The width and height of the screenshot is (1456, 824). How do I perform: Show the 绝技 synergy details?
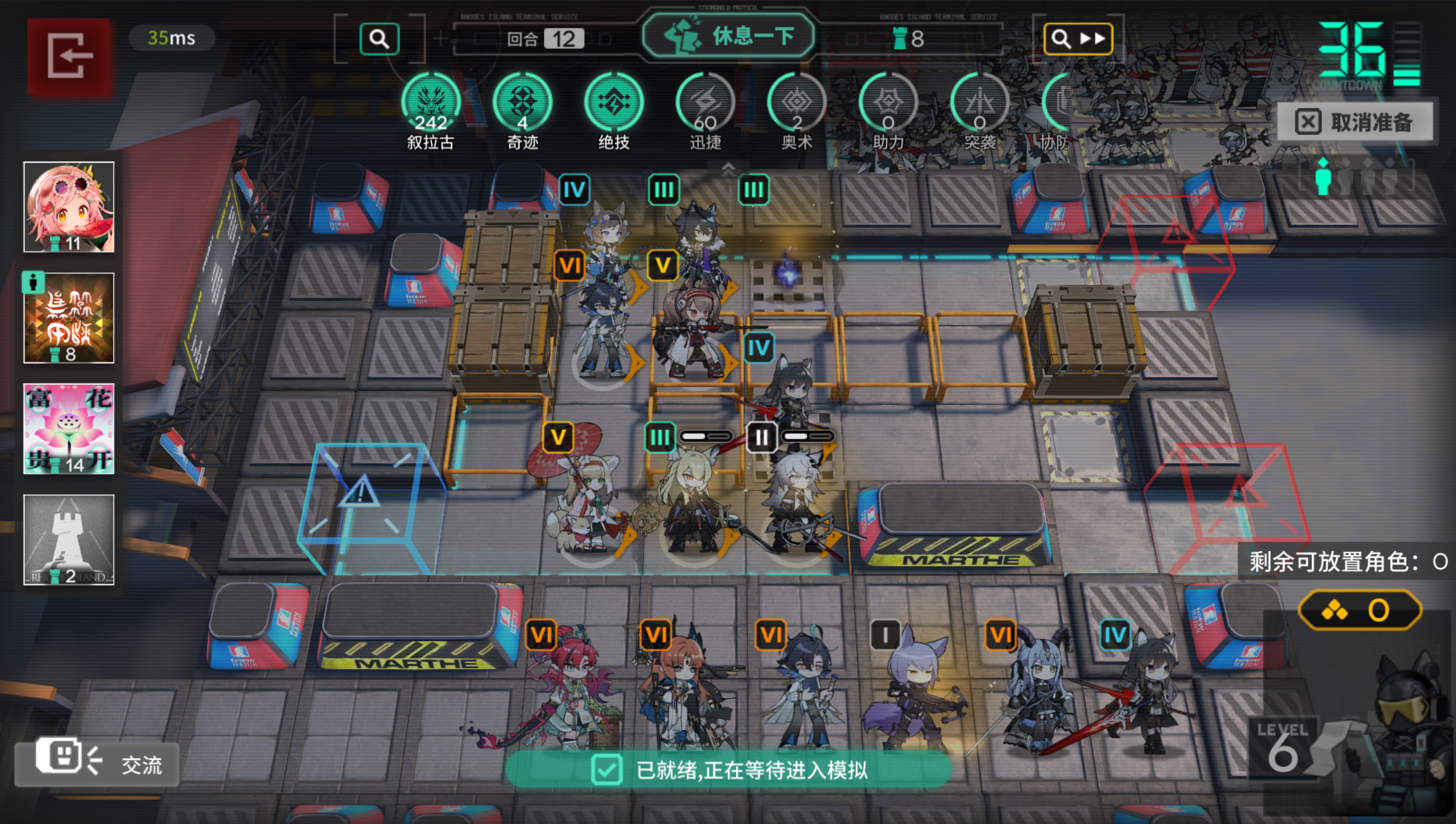point(613,103)
